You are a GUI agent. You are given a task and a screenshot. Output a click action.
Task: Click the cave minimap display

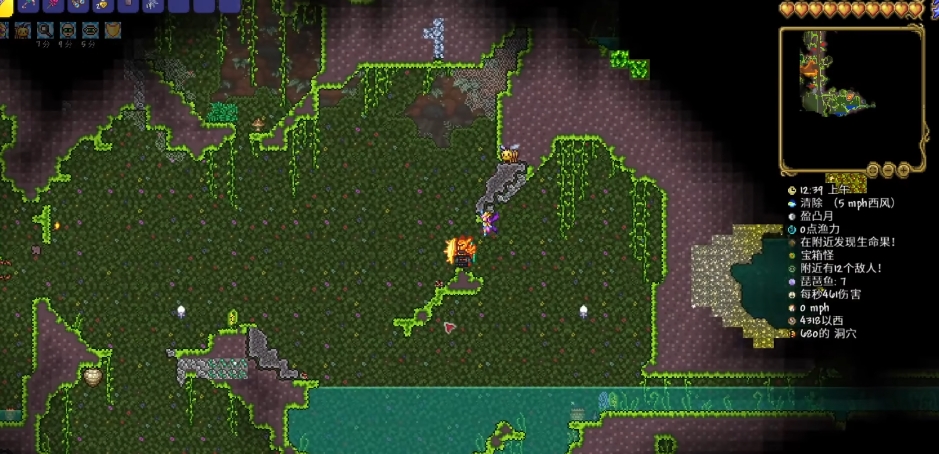click(851, 97)
